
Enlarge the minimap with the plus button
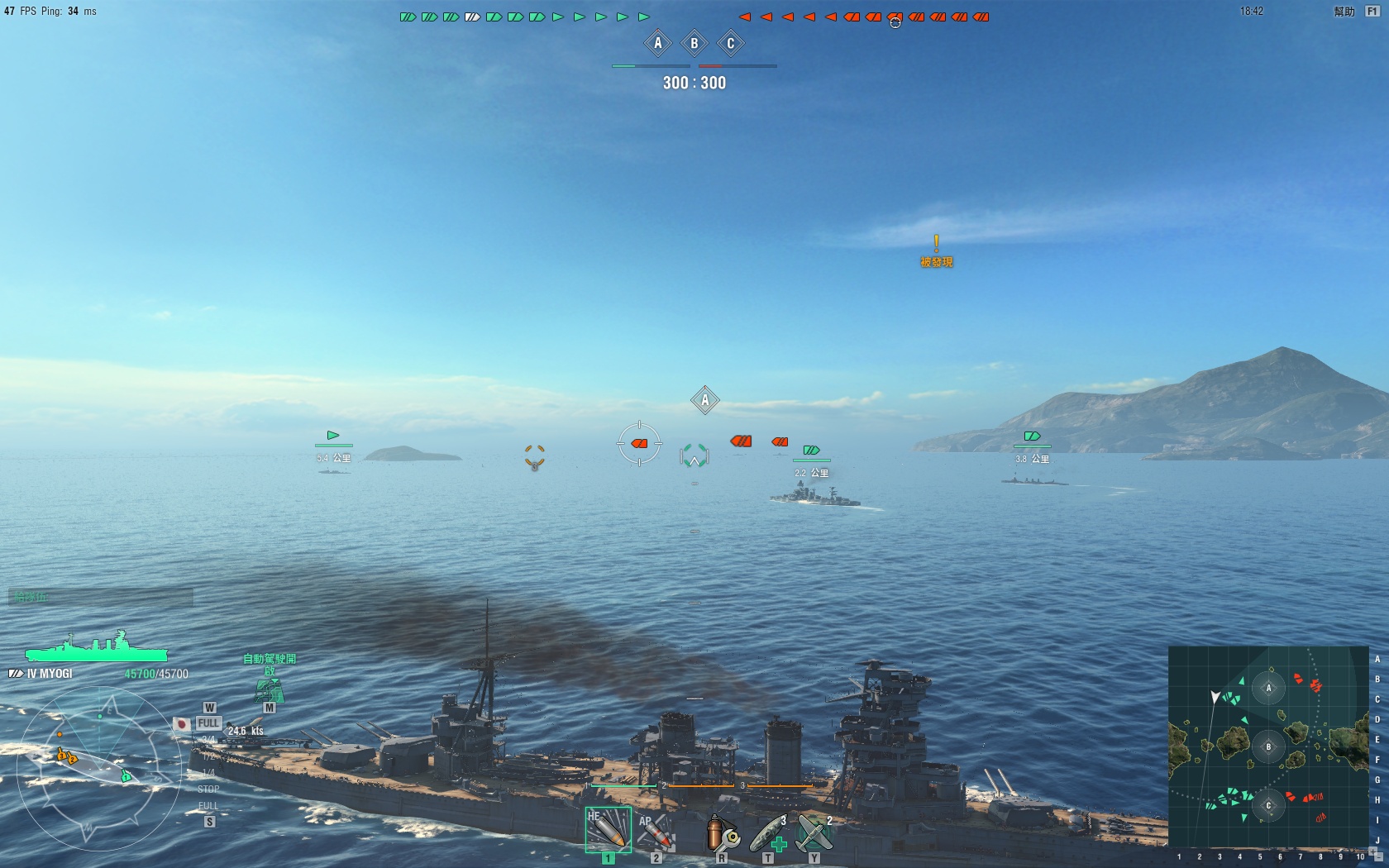(x=1374, y=851)
